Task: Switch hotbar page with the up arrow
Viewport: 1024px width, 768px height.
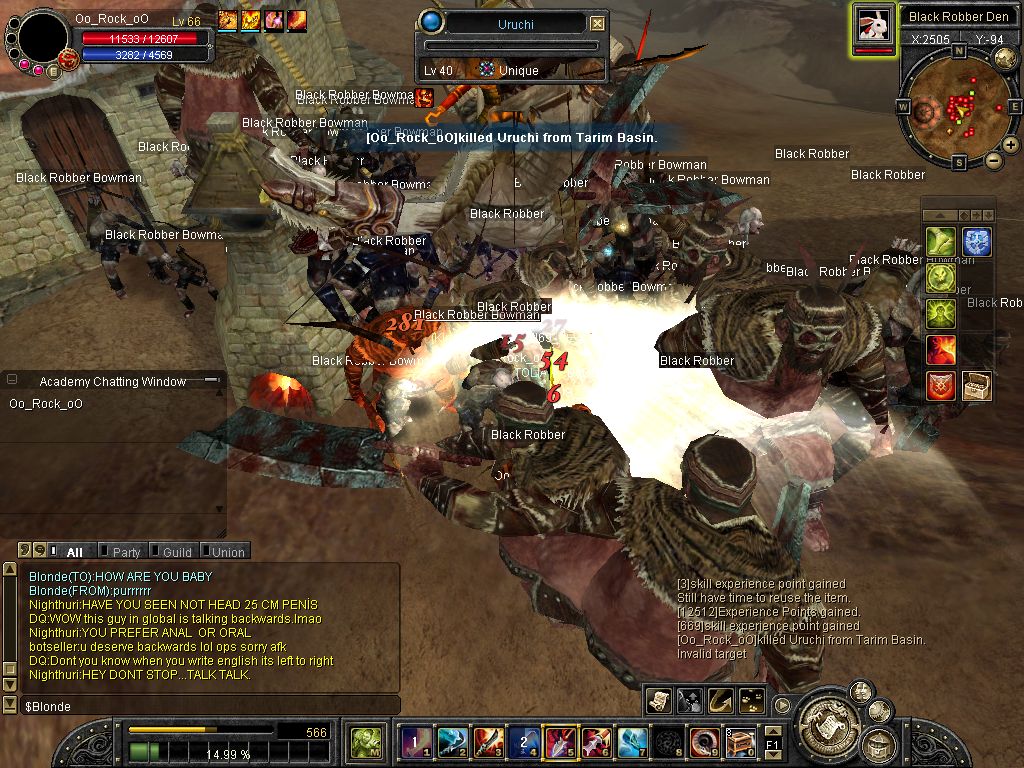Action: coord(772,731)
